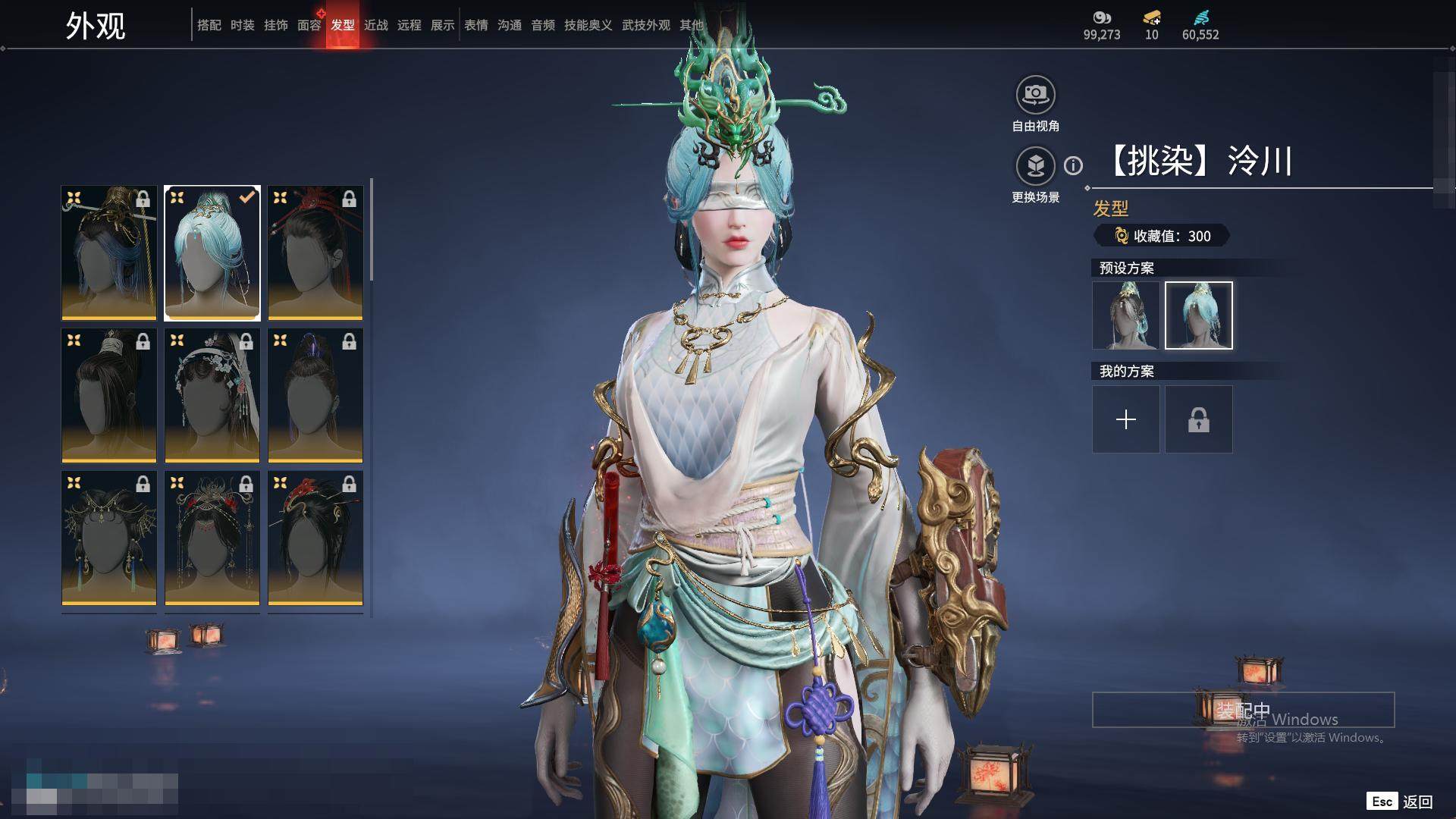Show the 表情 tab

pyautogui.click(x=475, y=25)
